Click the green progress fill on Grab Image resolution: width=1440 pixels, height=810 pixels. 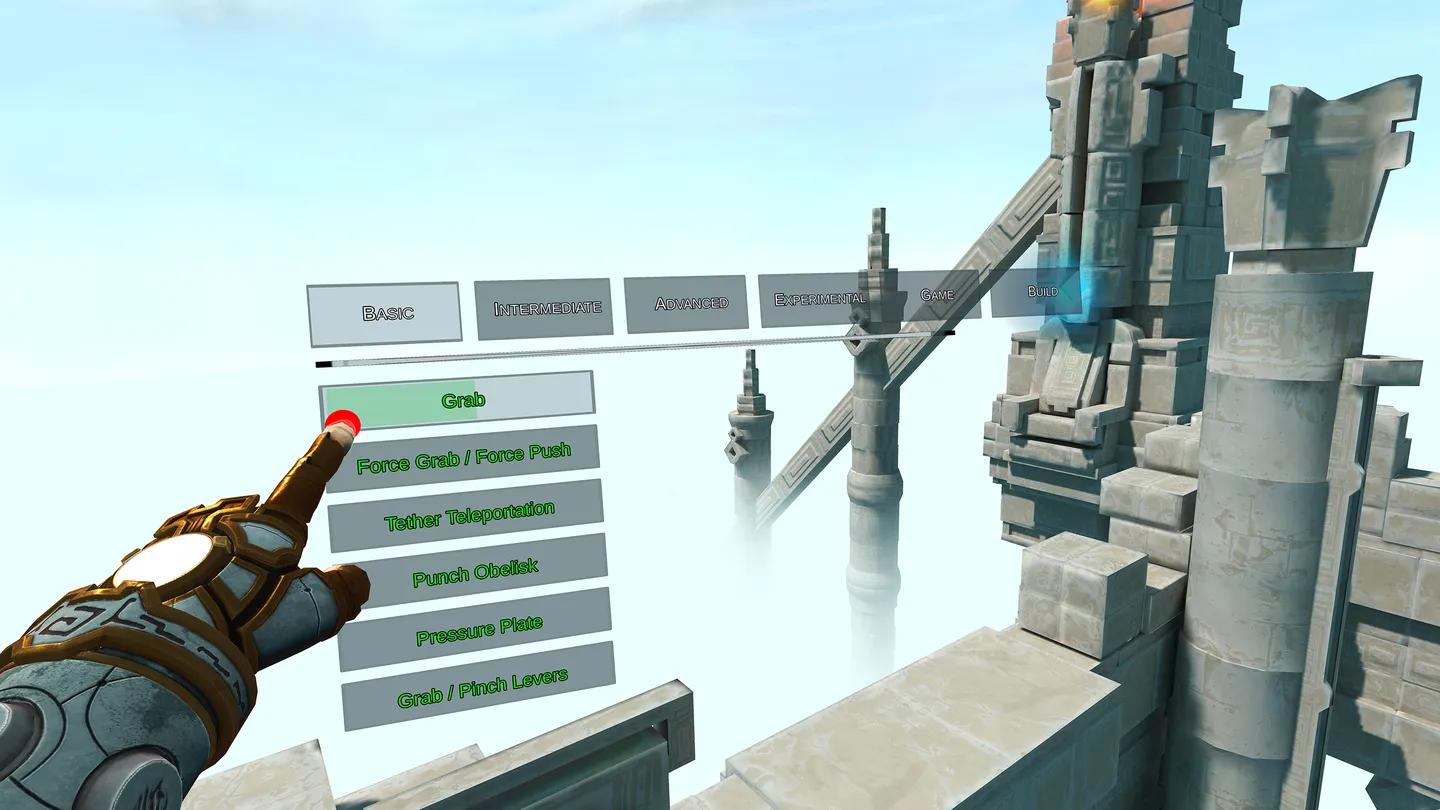click(x=400, y=398)
